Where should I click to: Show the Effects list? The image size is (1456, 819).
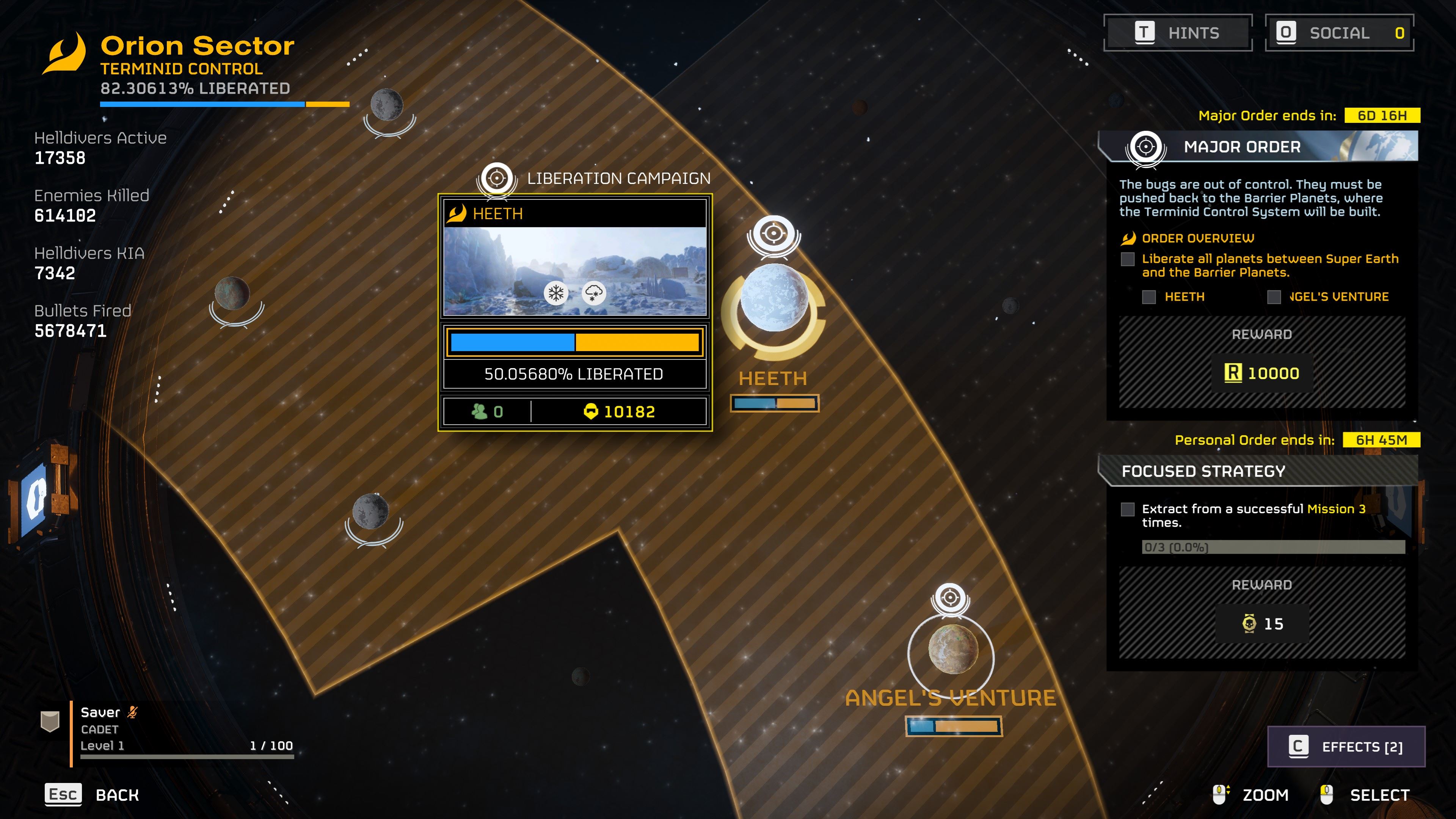click(x=1346, y=747)
